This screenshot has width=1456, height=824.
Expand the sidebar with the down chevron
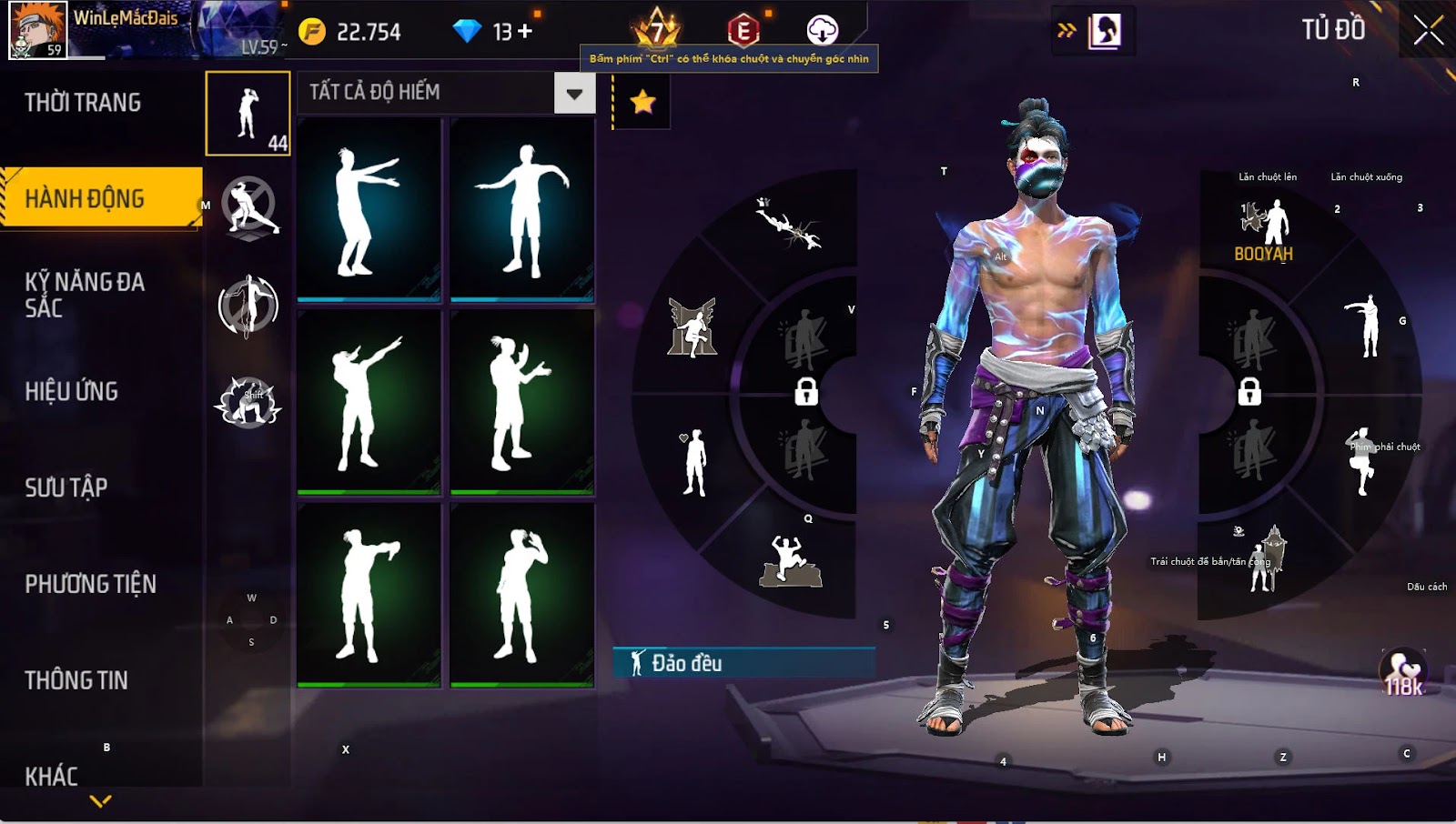(x=101, y=801)
